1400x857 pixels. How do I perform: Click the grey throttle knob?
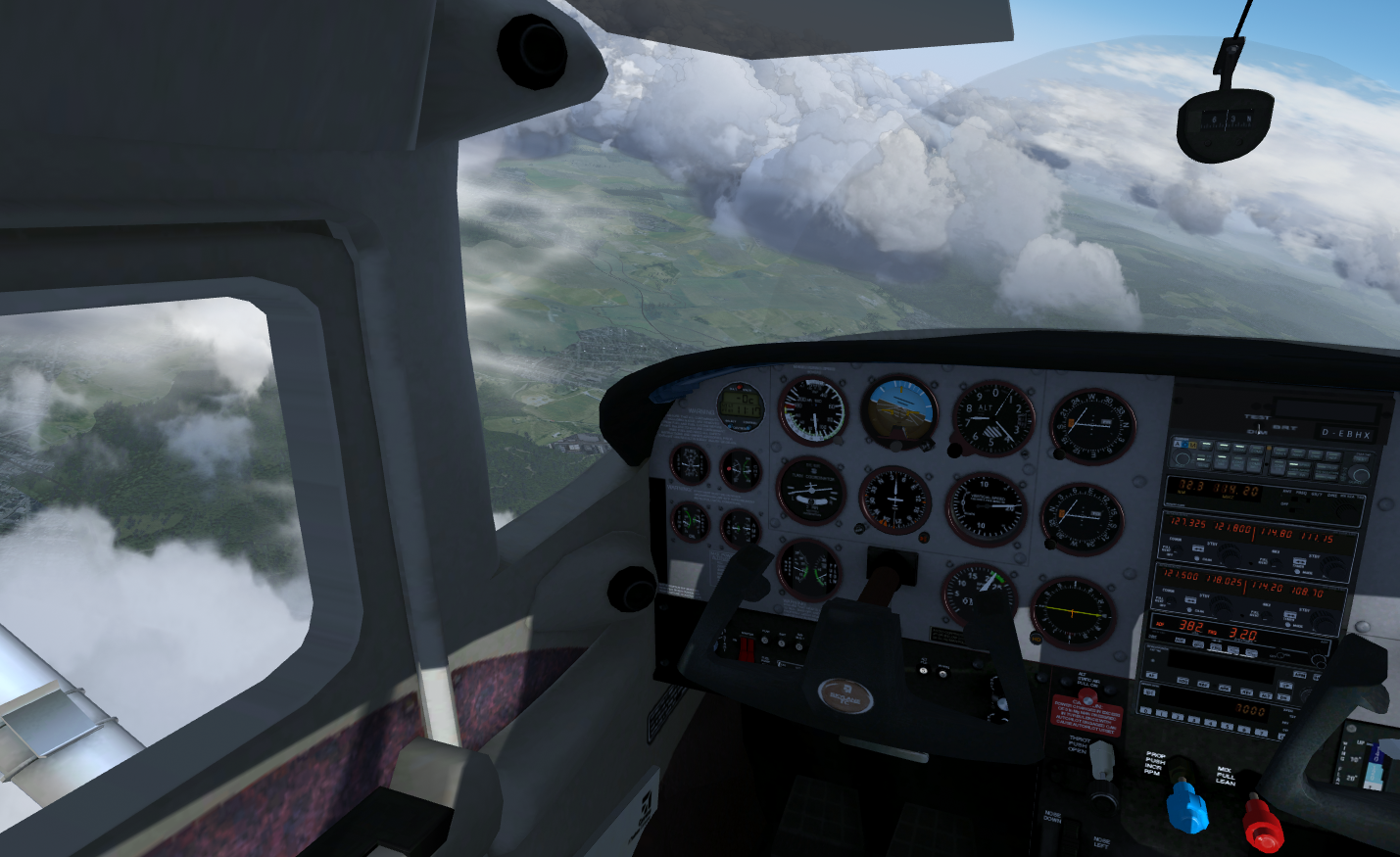[x=1102, y=757]
